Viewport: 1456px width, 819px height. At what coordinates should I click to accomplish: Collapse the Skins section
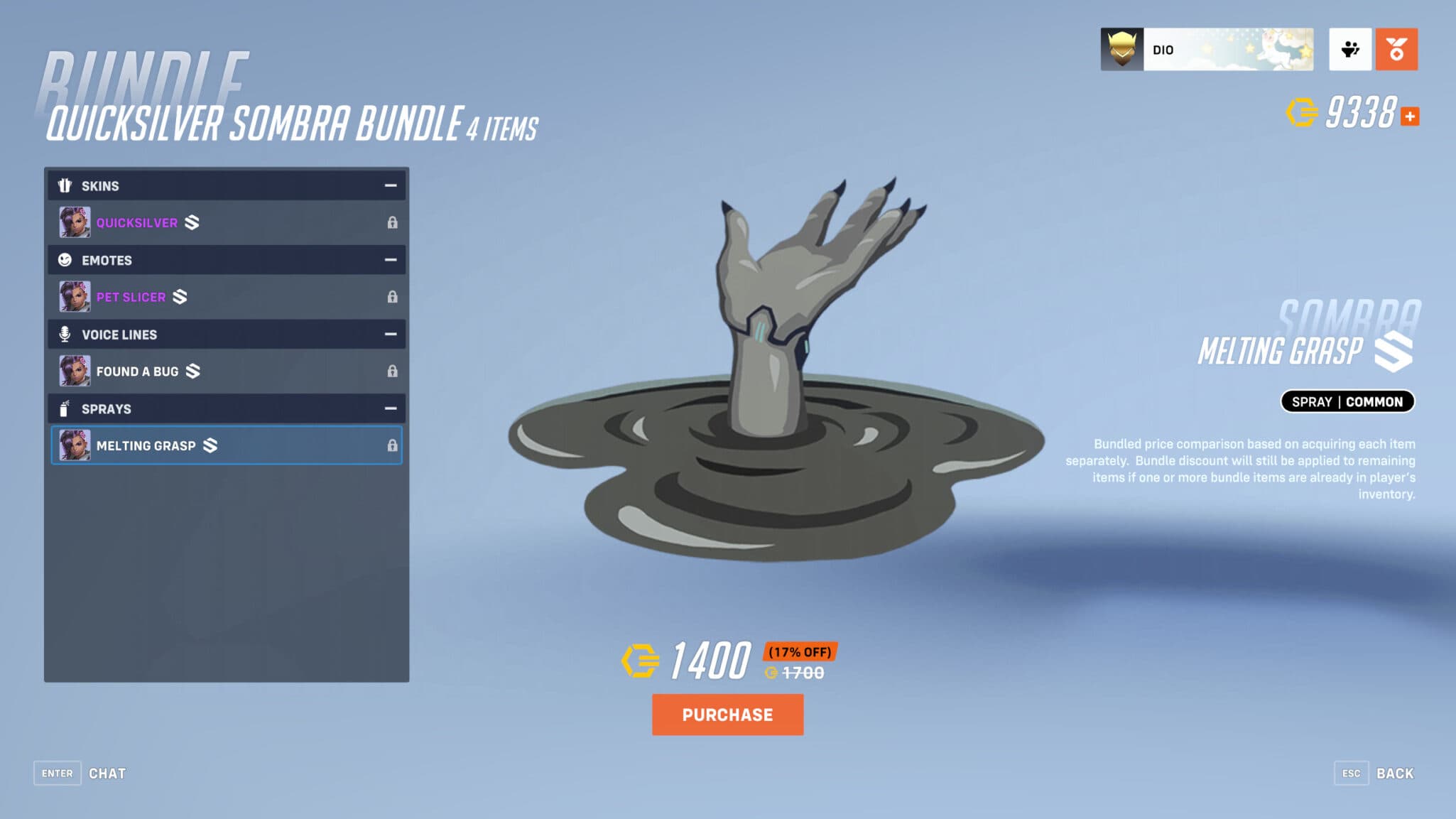pyautogui.click(x=390, y=185)
